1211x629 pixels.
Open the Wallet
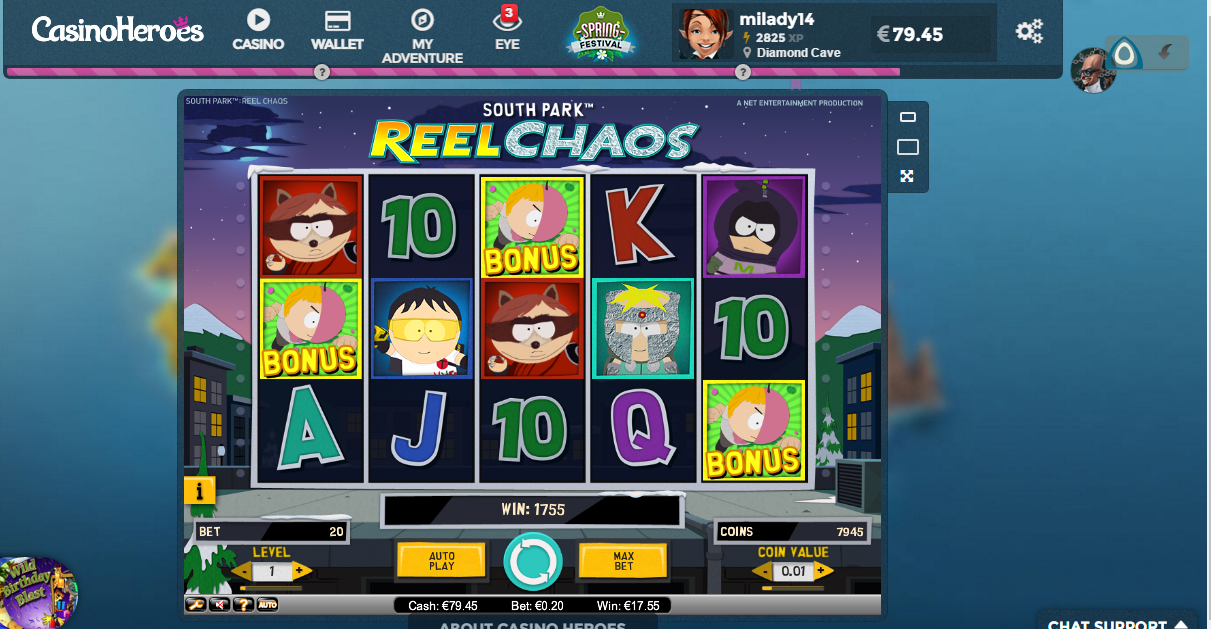click(337, 31)
